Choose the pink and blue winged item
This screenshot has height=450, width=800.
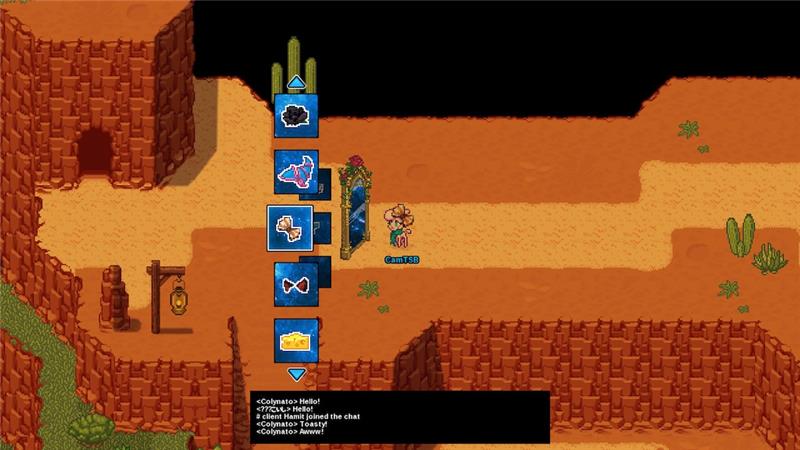pos(296,172)
